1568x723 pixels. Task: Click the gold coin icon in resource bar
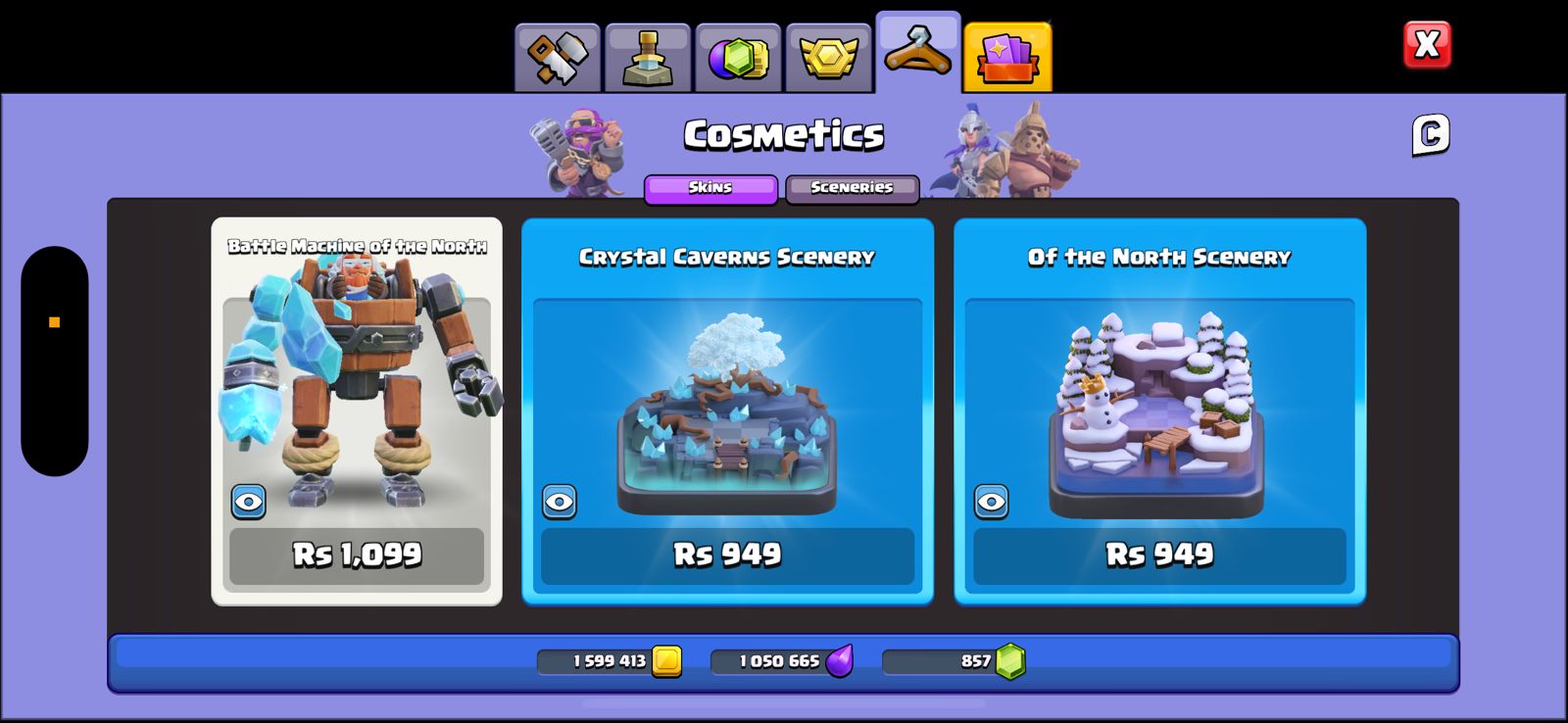tap(665, 661)
